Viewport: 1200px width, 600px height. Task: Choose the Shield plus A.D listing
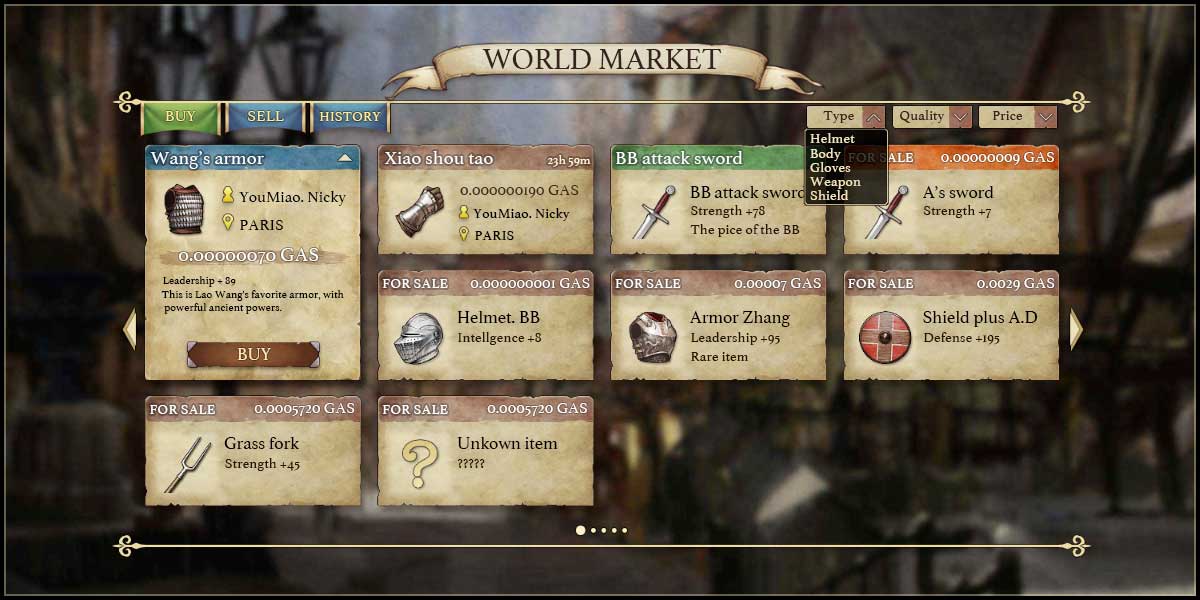(x=951, y=326)
